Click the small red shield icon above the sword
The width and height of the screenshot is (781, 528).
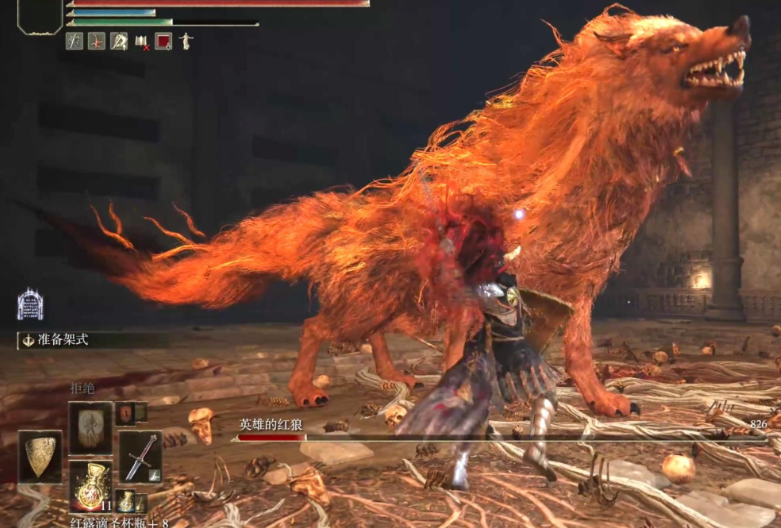point(127,412)
